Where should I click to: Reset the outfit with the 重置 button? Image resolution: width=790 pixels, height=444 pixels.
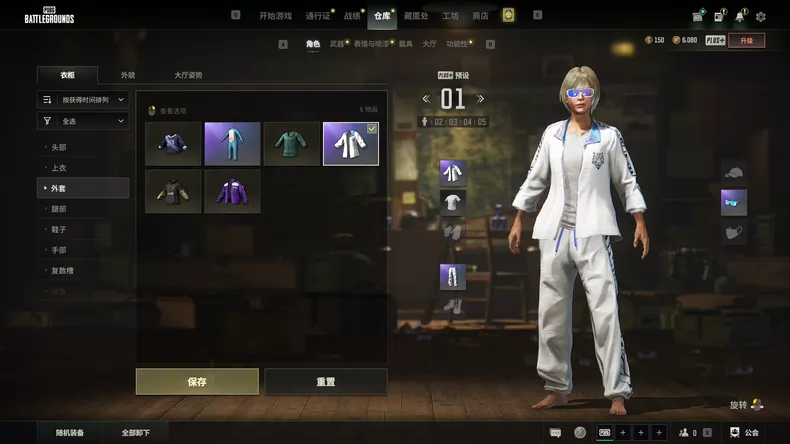point(325,381)
